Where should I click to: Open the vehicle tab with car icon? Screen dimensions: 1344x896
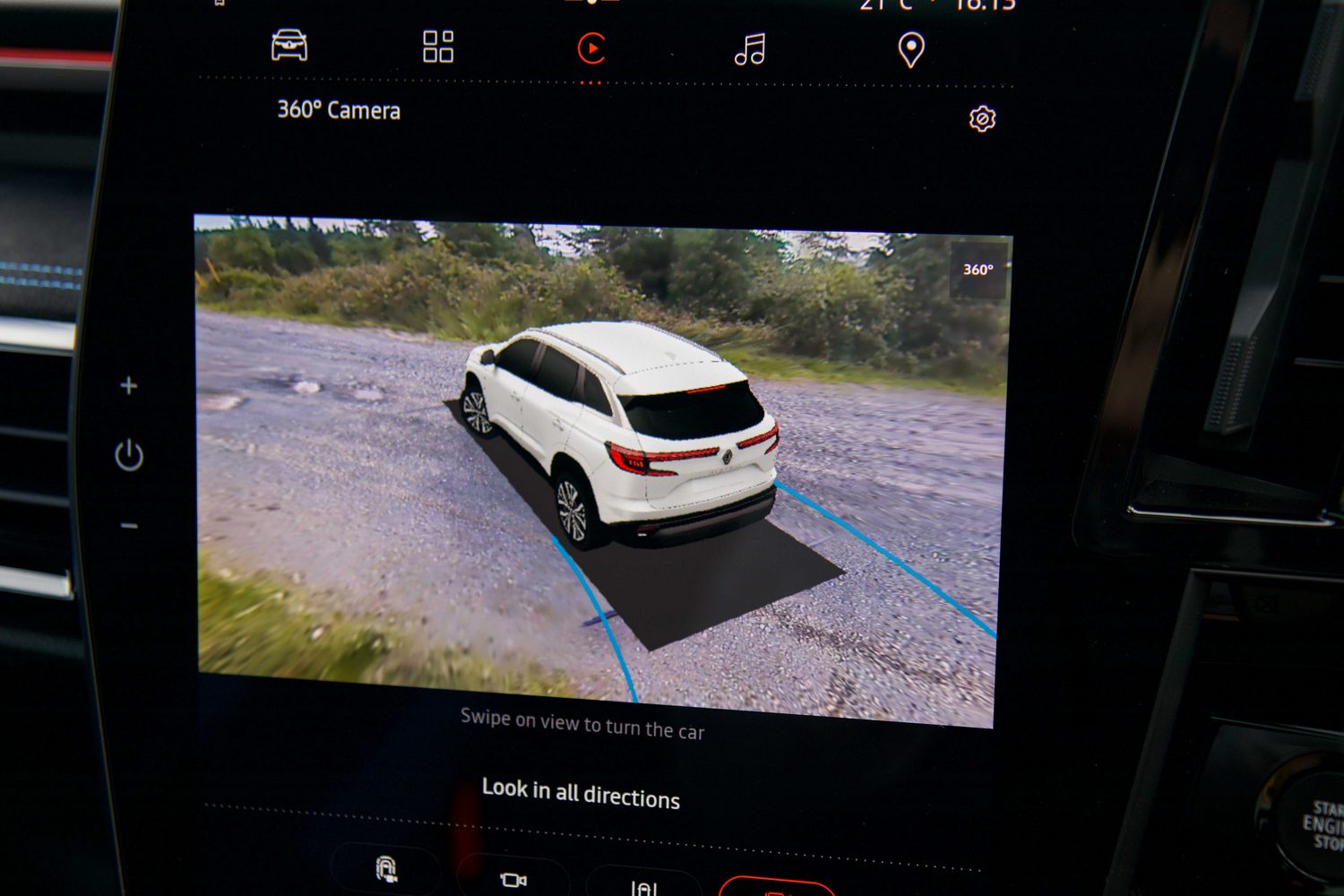pyautogui.click(x=289, y=46)
